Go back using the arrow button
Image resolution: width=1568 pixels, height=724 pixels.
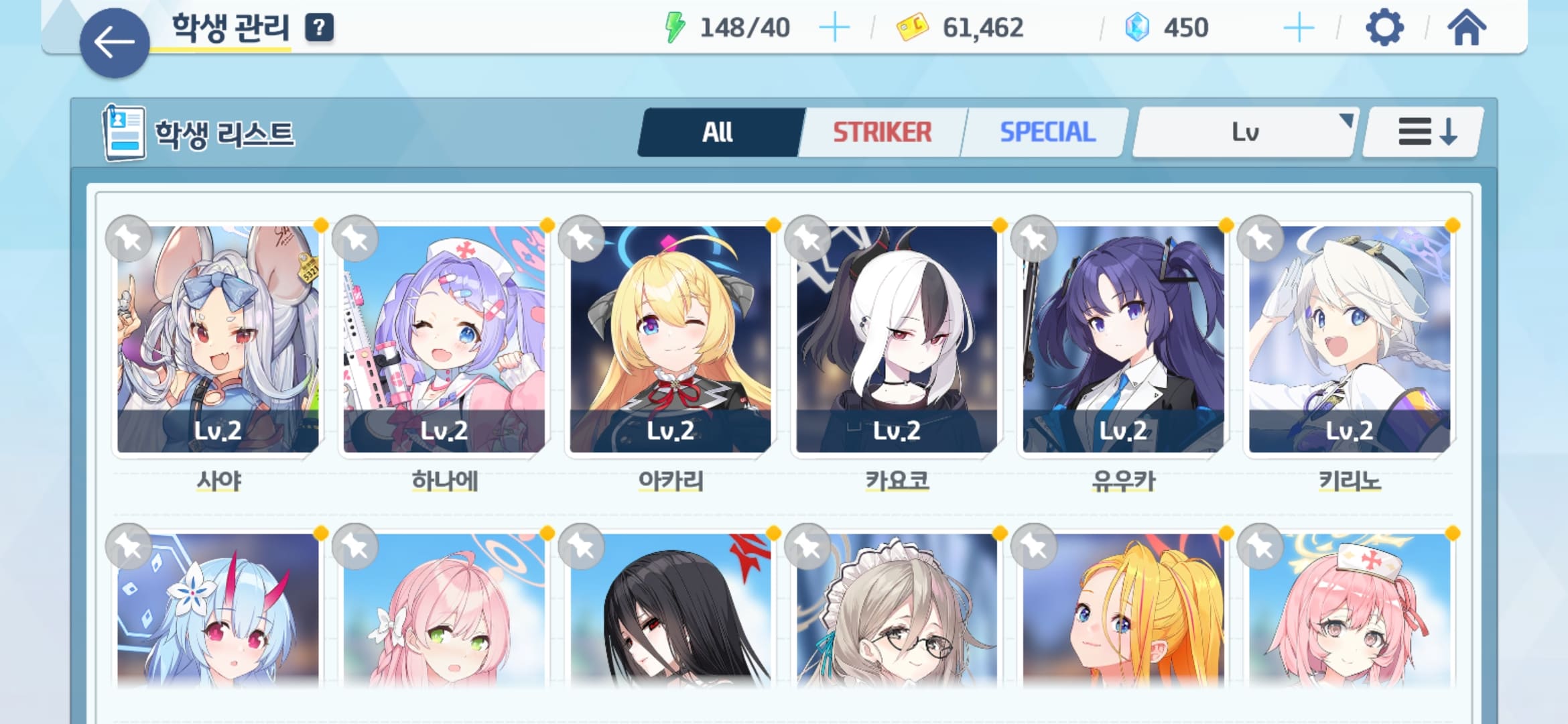pyautogui.click(x=115, y=43)
